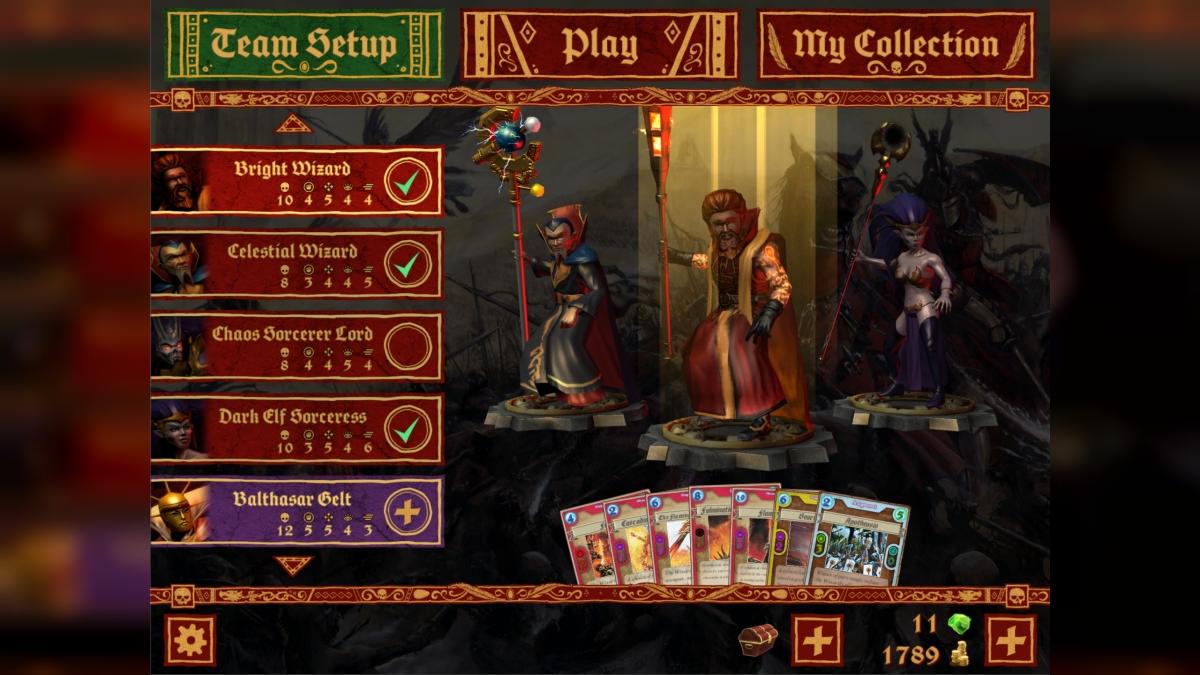Tick the empty circle for Chaos Sorcerer Lord

(408, 347)
